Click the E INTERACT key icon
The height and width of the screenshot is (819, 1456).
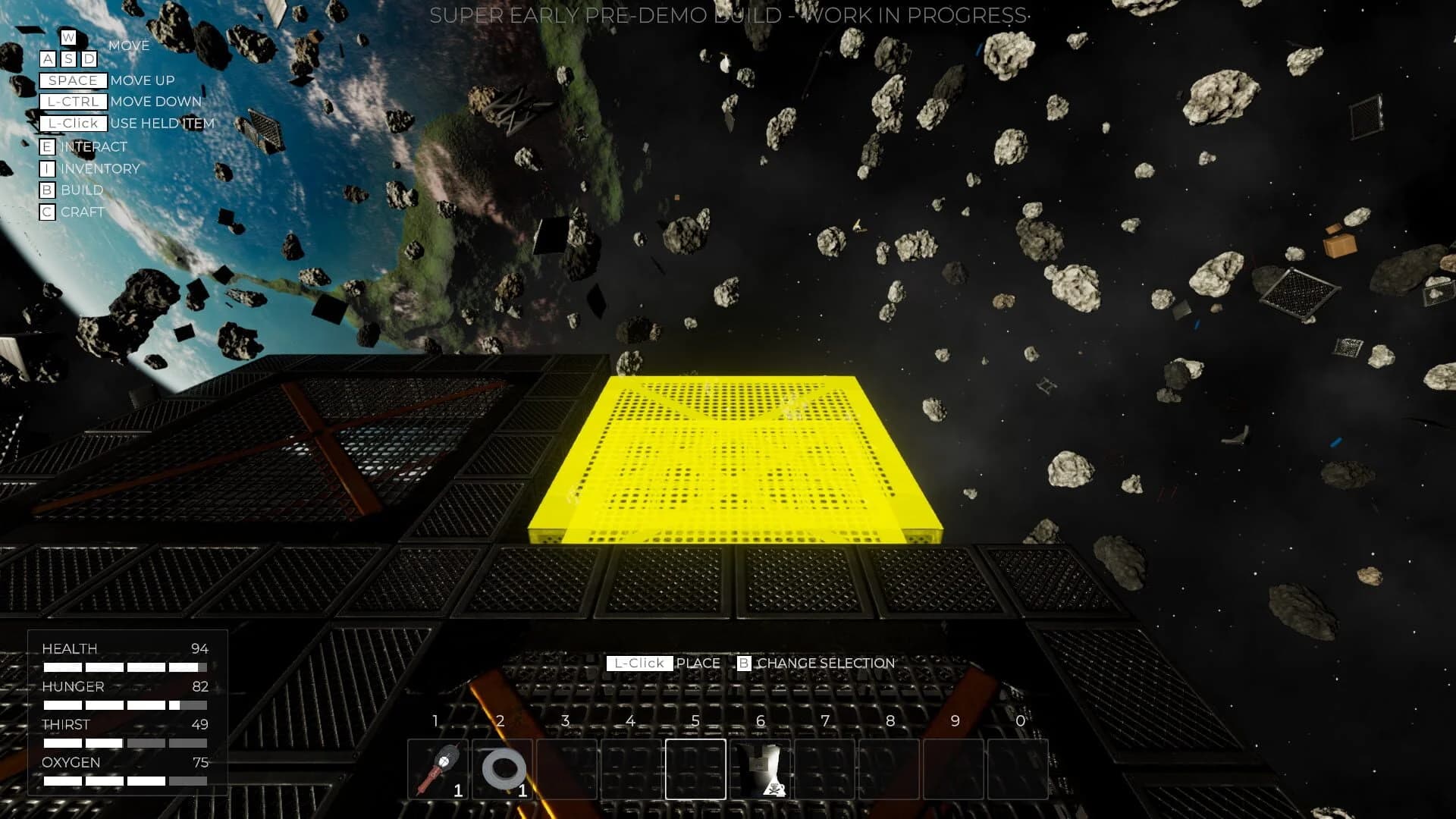pos(47,146)
